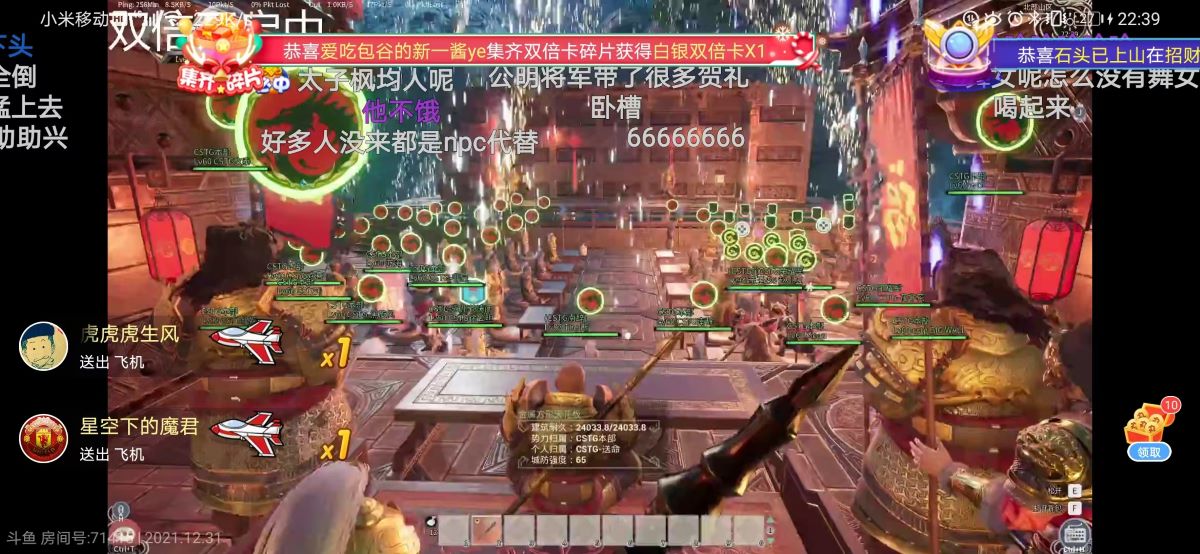Click 虎虎虎生风's avatar in the gift feed

click(43, 346)
